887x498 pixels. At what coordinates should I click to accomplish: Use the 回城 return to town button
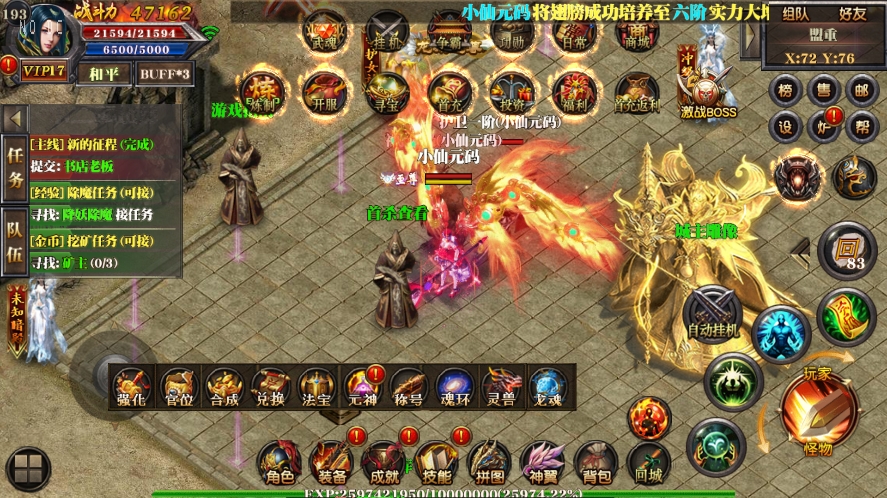pyautogui.click(x=648, y=463)
